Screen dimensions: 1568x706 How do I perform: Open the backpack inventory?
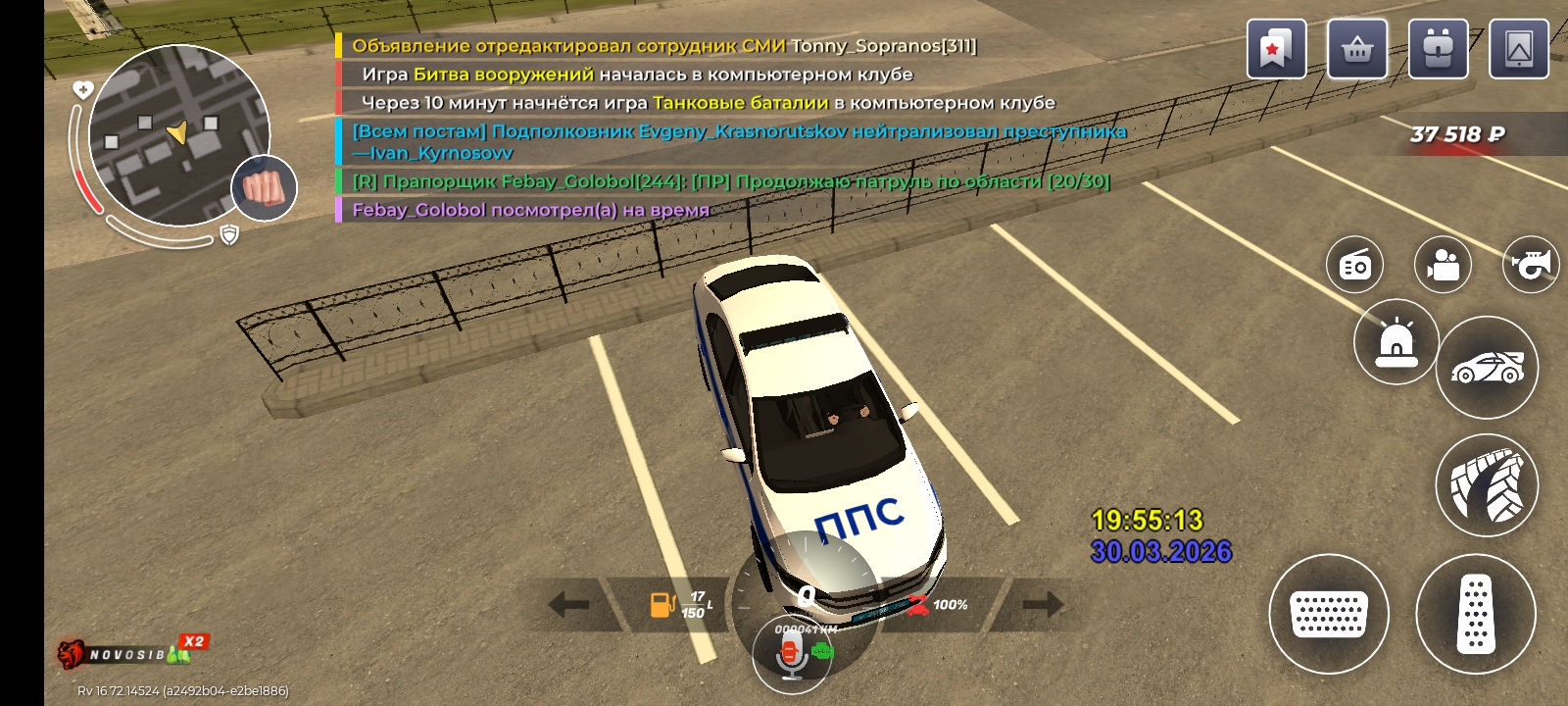pos(1438,49)
